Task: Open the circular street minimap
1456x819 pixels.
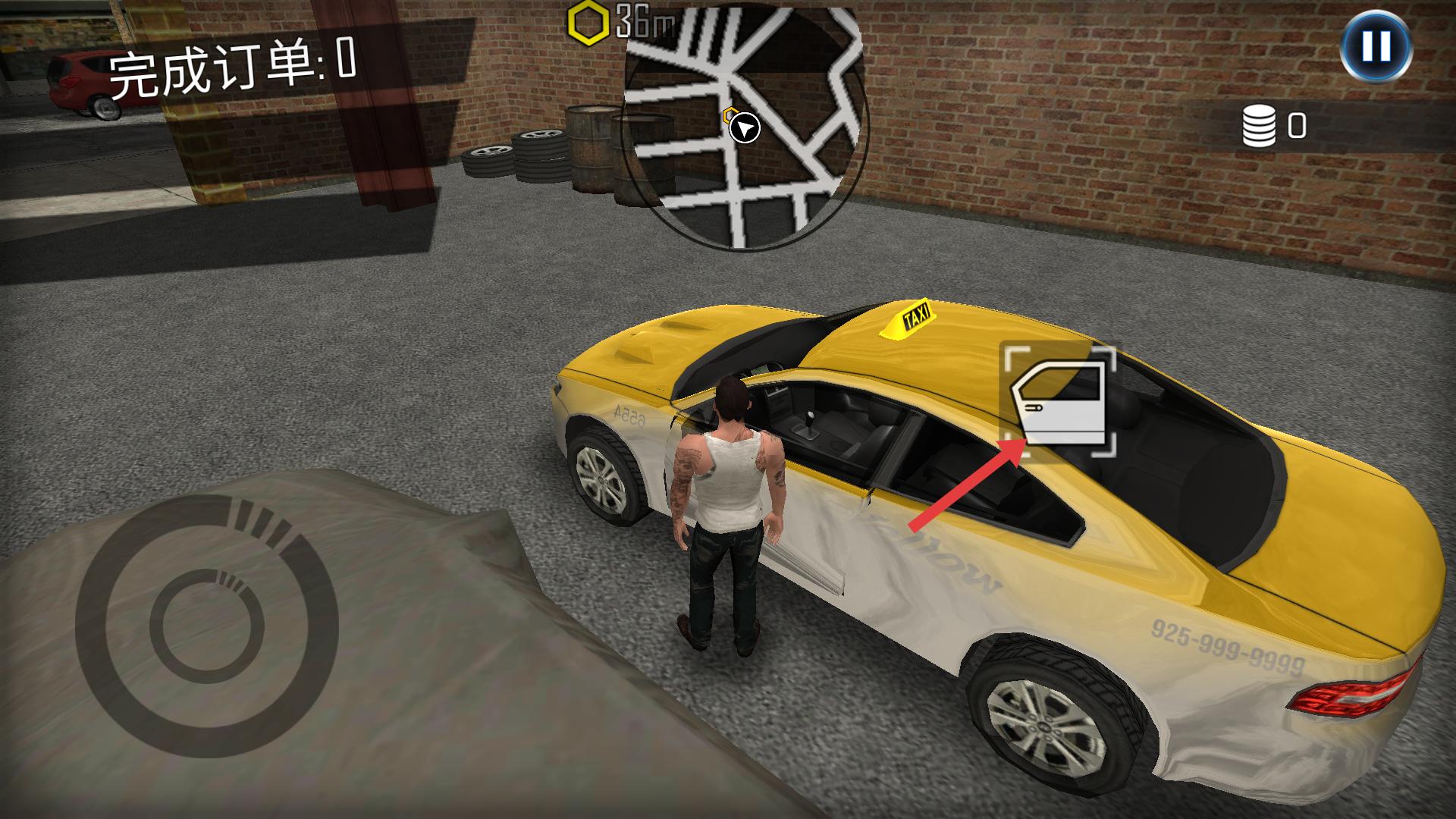Action: 743,129
